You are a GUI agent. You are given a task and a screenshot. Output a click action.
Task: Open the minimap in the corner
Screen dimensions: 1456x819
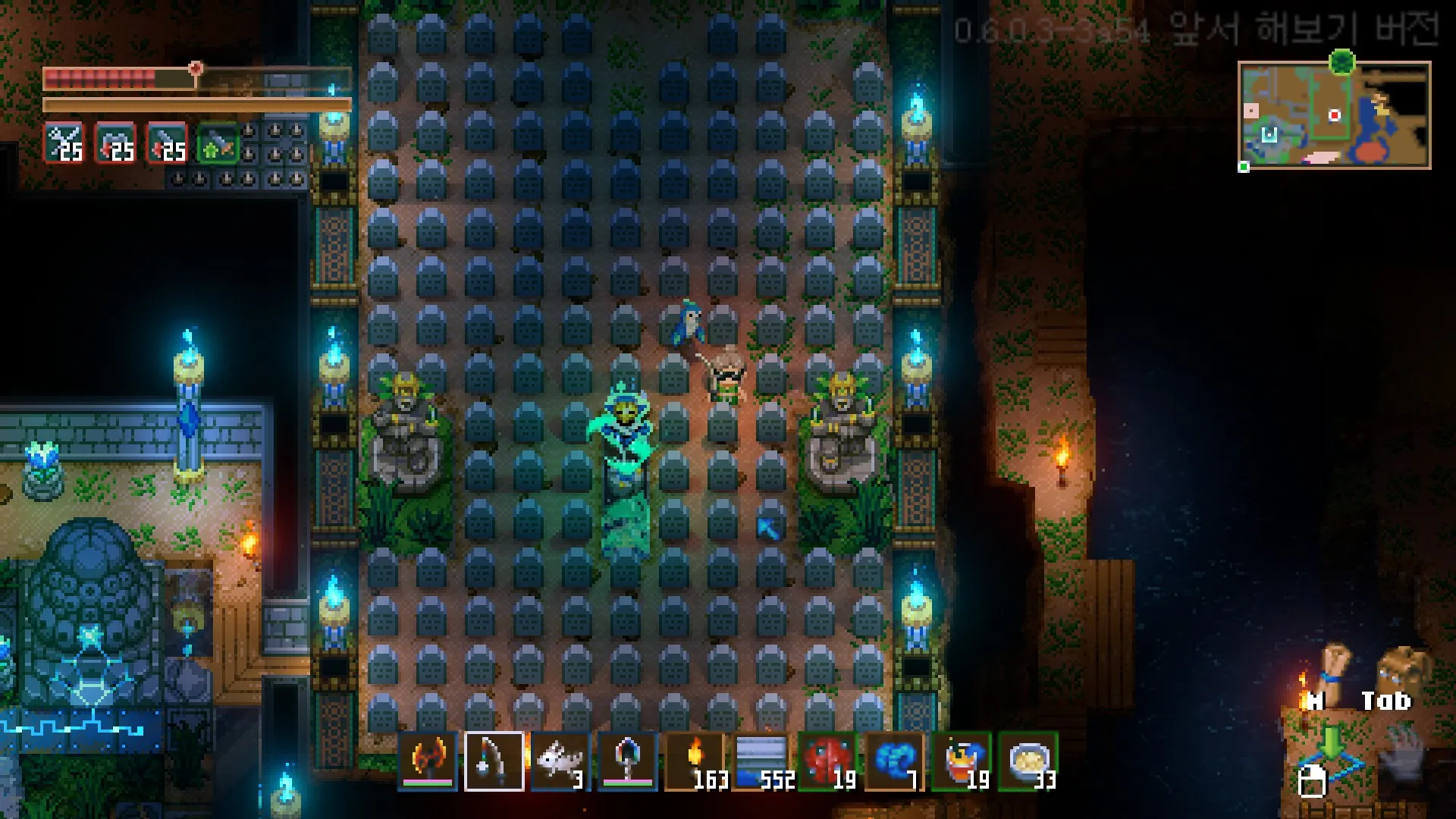coord(1334,115)
